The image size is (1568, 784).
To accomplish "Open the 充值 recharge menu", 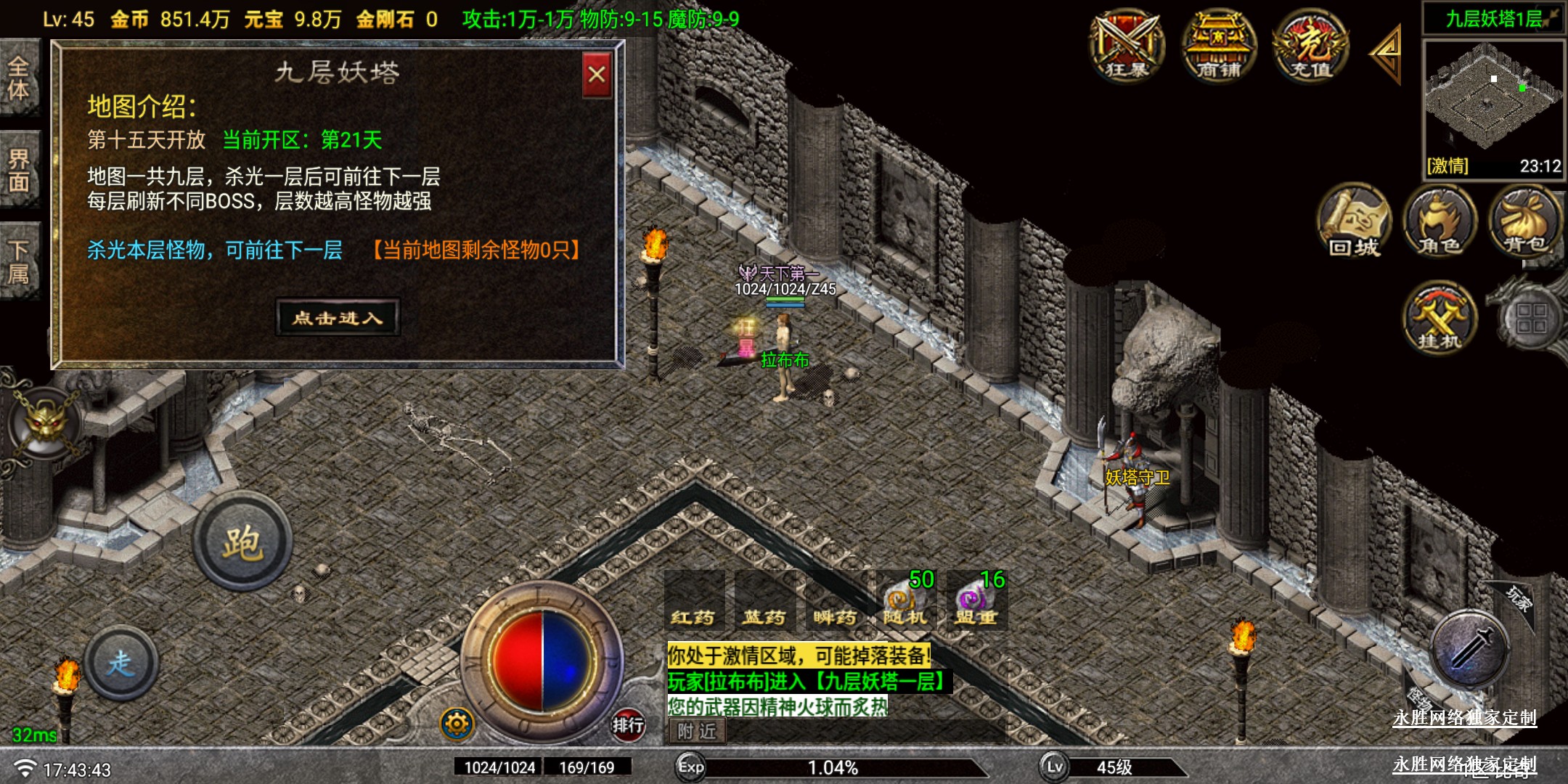I will [1310, 46].
